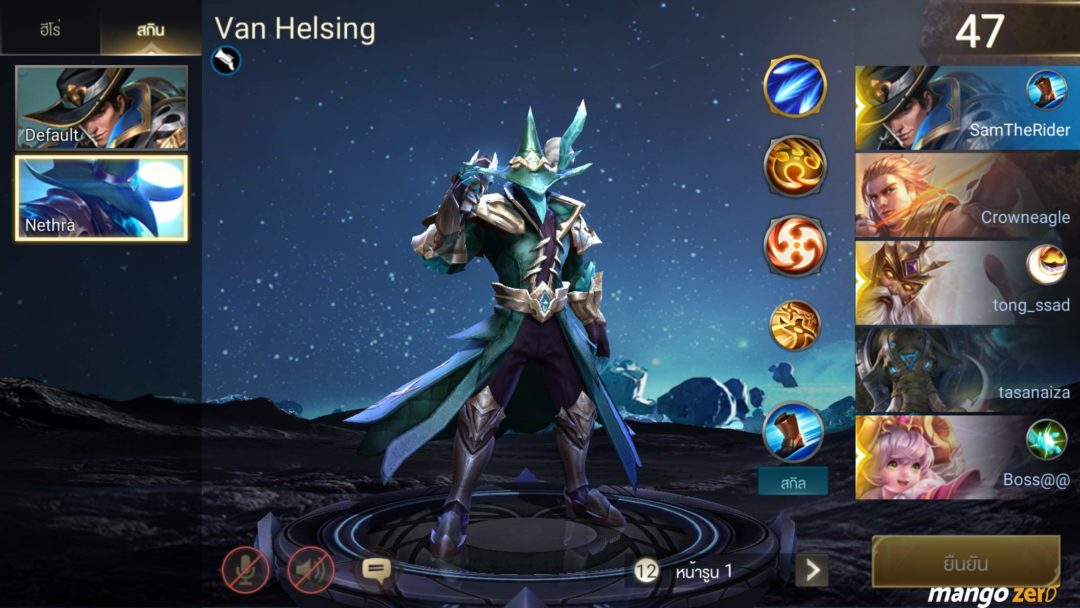
Task: Select the orange swirl skill icon
Action: [x=795, y=165]
